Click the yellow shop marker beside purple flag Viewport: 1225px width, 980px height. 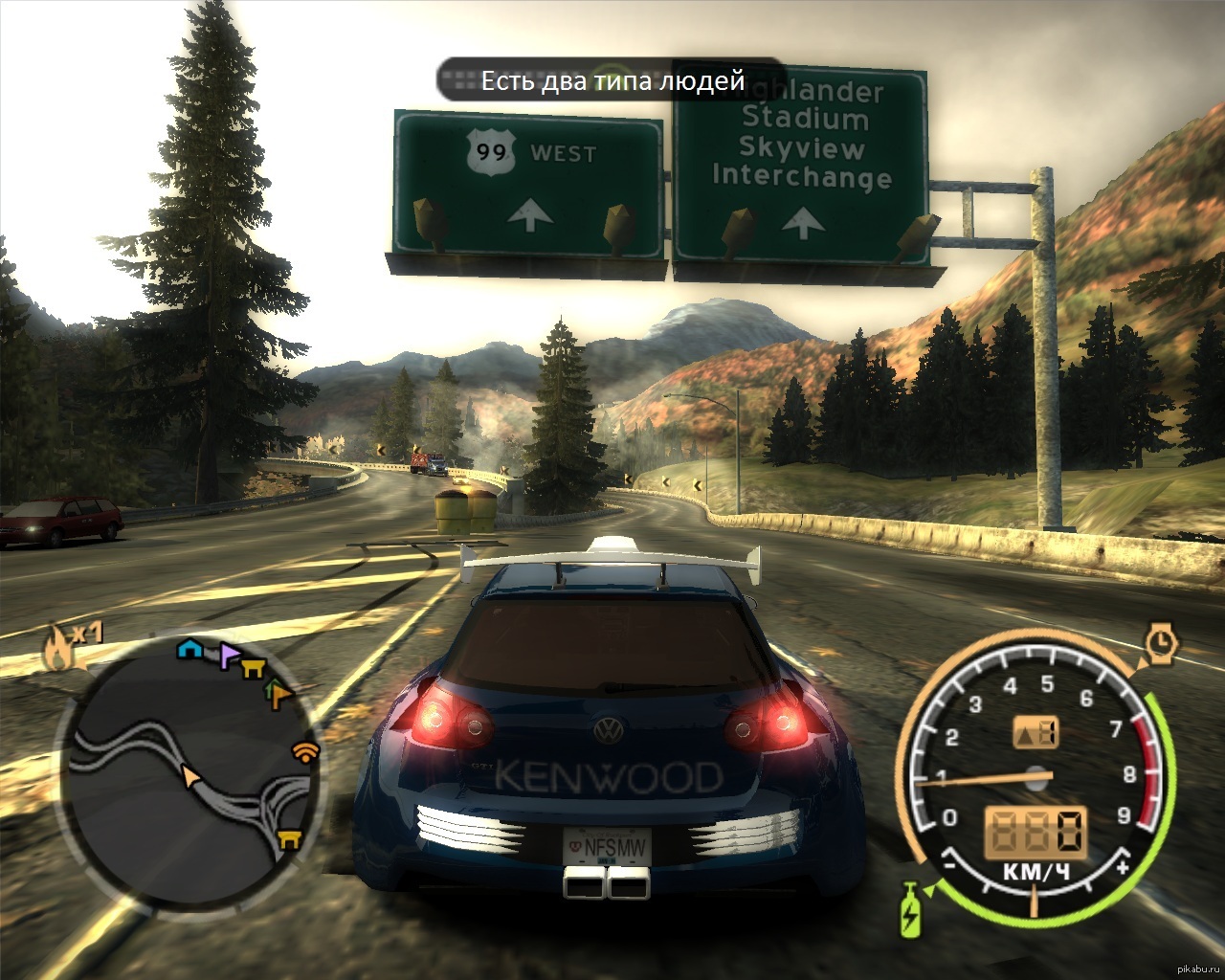click(x=253, y=668)
